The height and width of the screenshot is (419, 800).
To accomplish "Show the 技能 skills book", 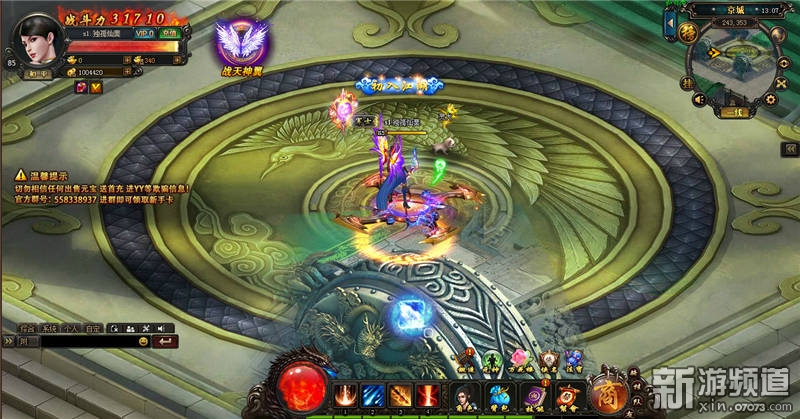I will [533, 396].
